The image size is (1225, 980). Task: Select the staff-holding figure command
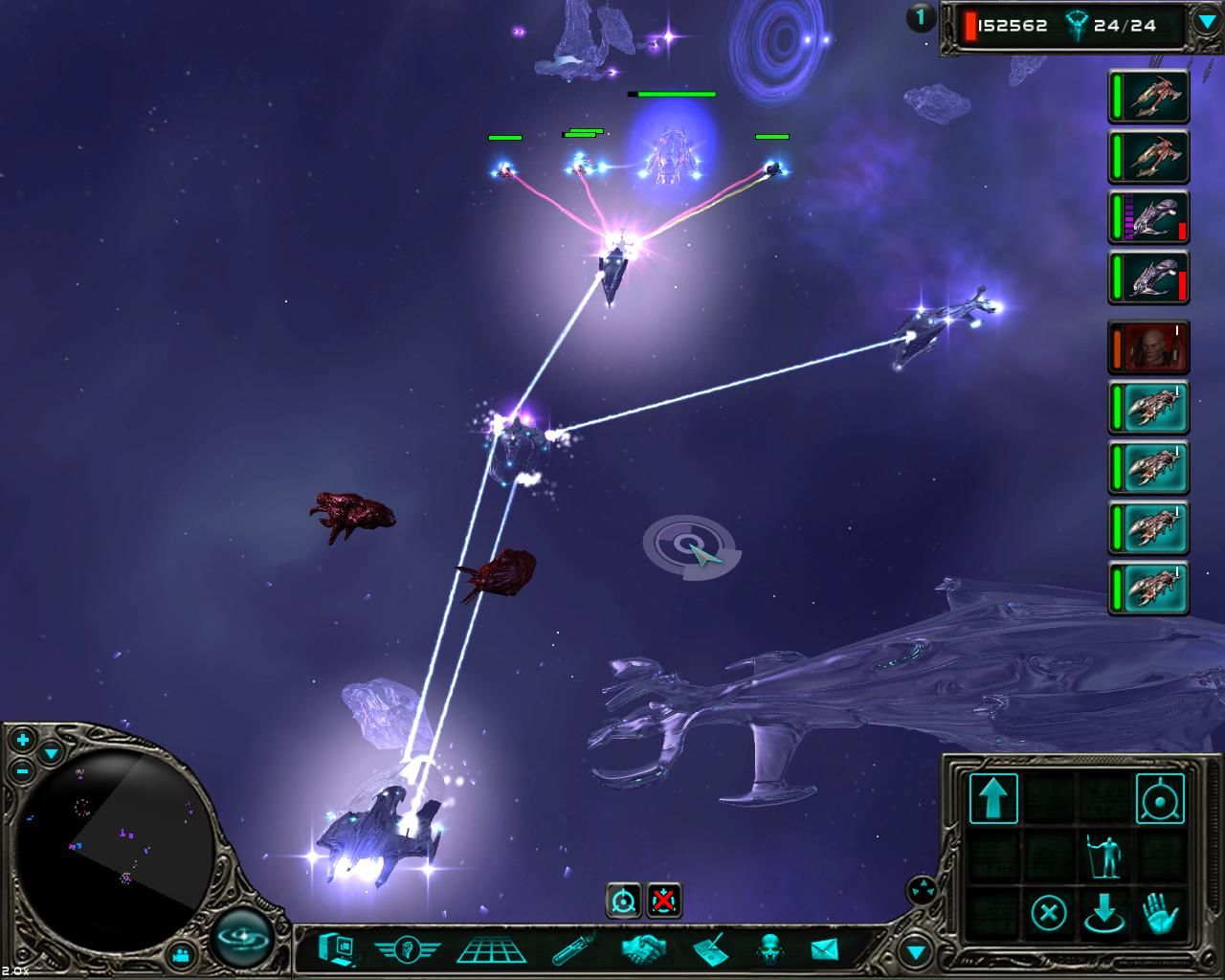(x=1104, y=856)
